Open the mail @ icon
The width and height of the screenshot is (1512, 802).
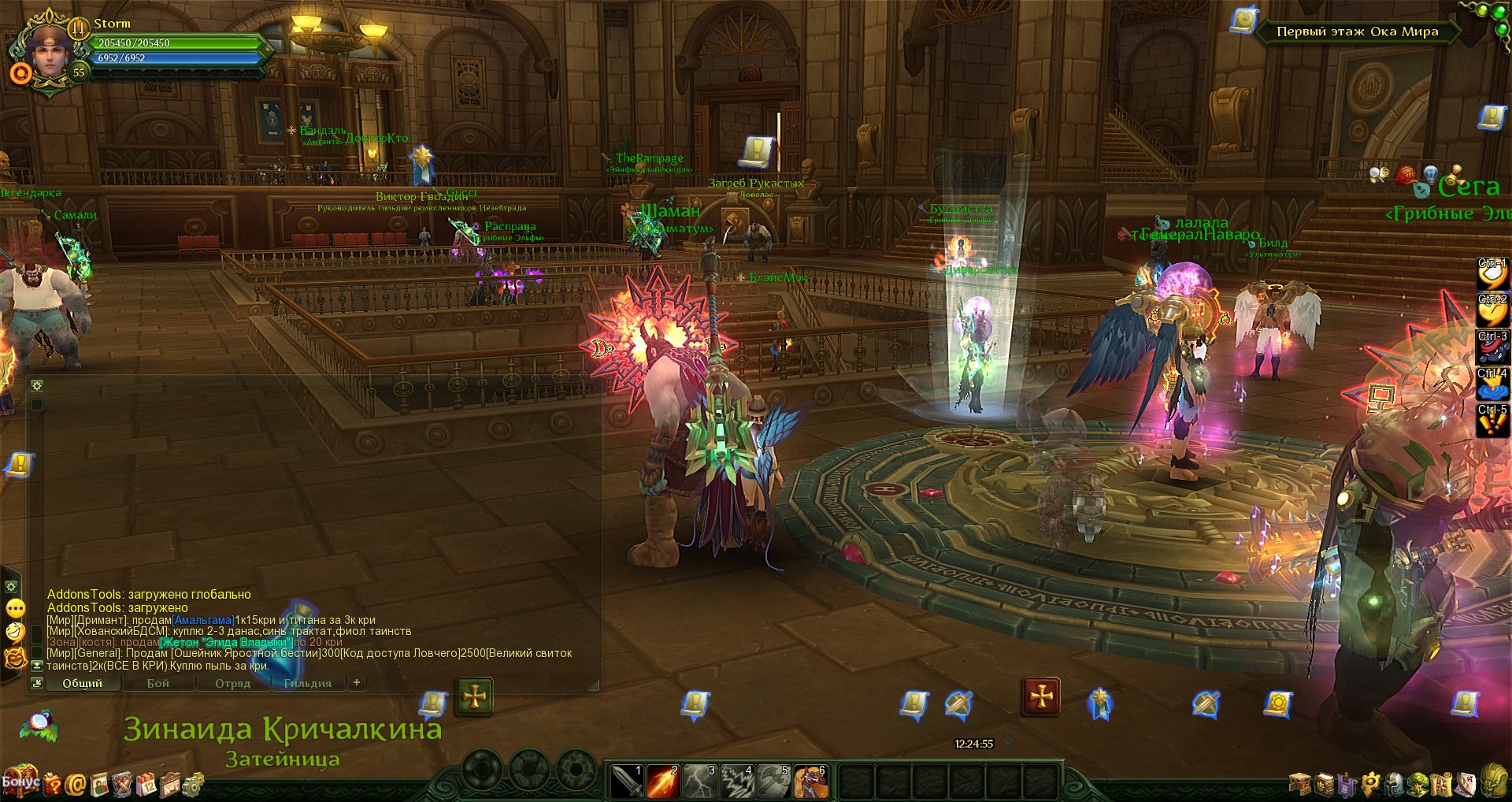click(x=76, y=784)
